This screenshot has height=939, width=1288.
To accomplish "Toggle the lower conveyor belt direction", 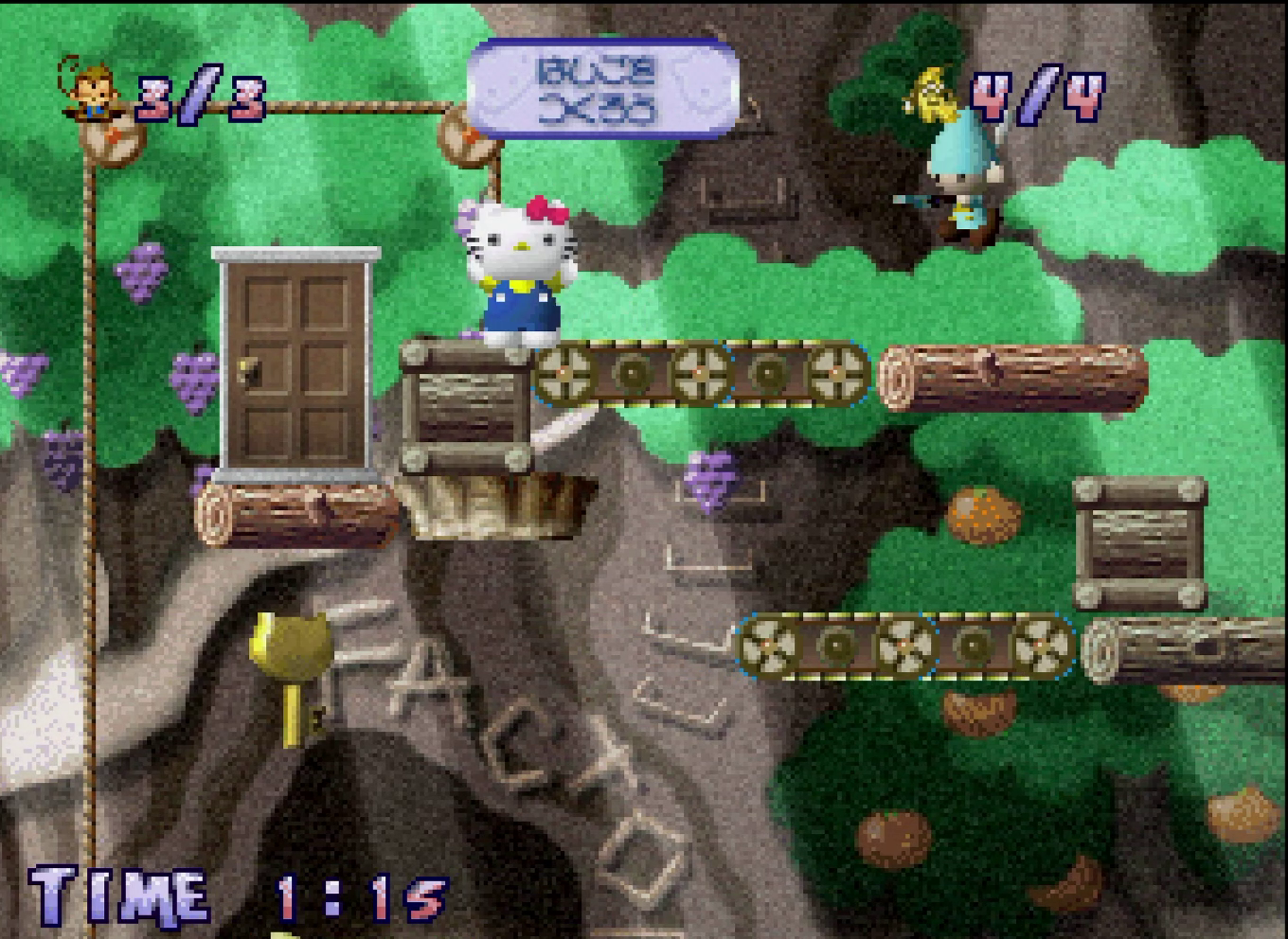I will pos(900,648).
